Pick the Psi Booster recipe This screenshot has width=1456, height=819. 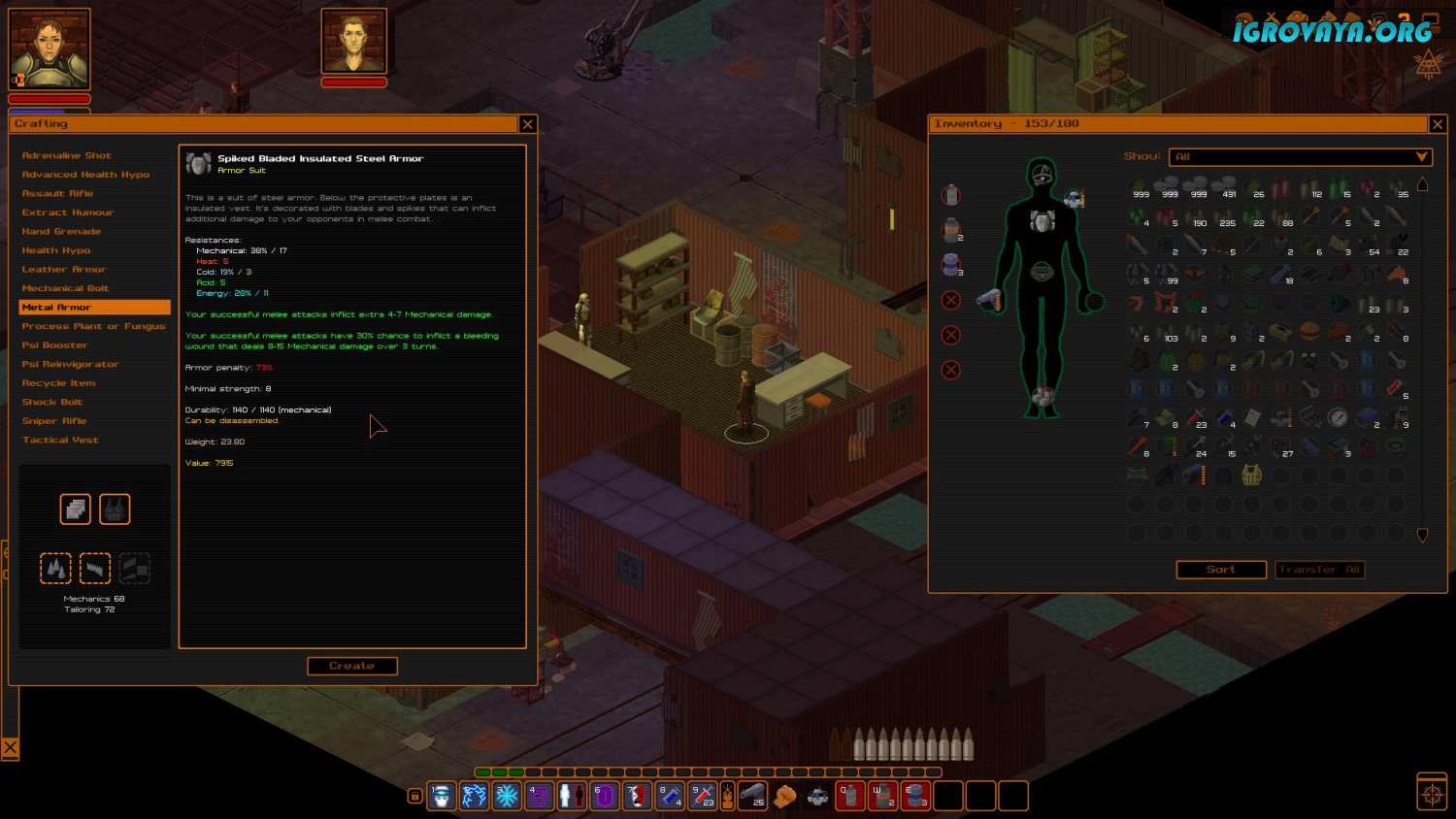pyautogui.click(x=54, y=345)
